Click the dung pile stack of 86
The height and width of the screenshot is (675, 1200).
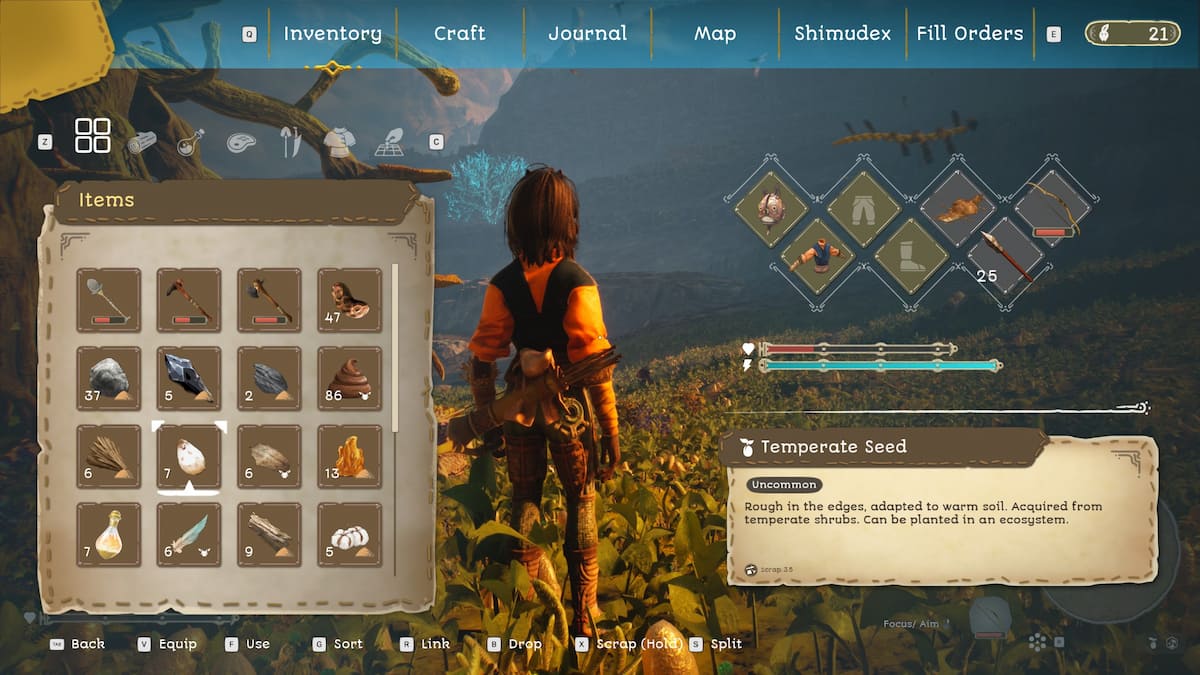[x=349, y=378]
